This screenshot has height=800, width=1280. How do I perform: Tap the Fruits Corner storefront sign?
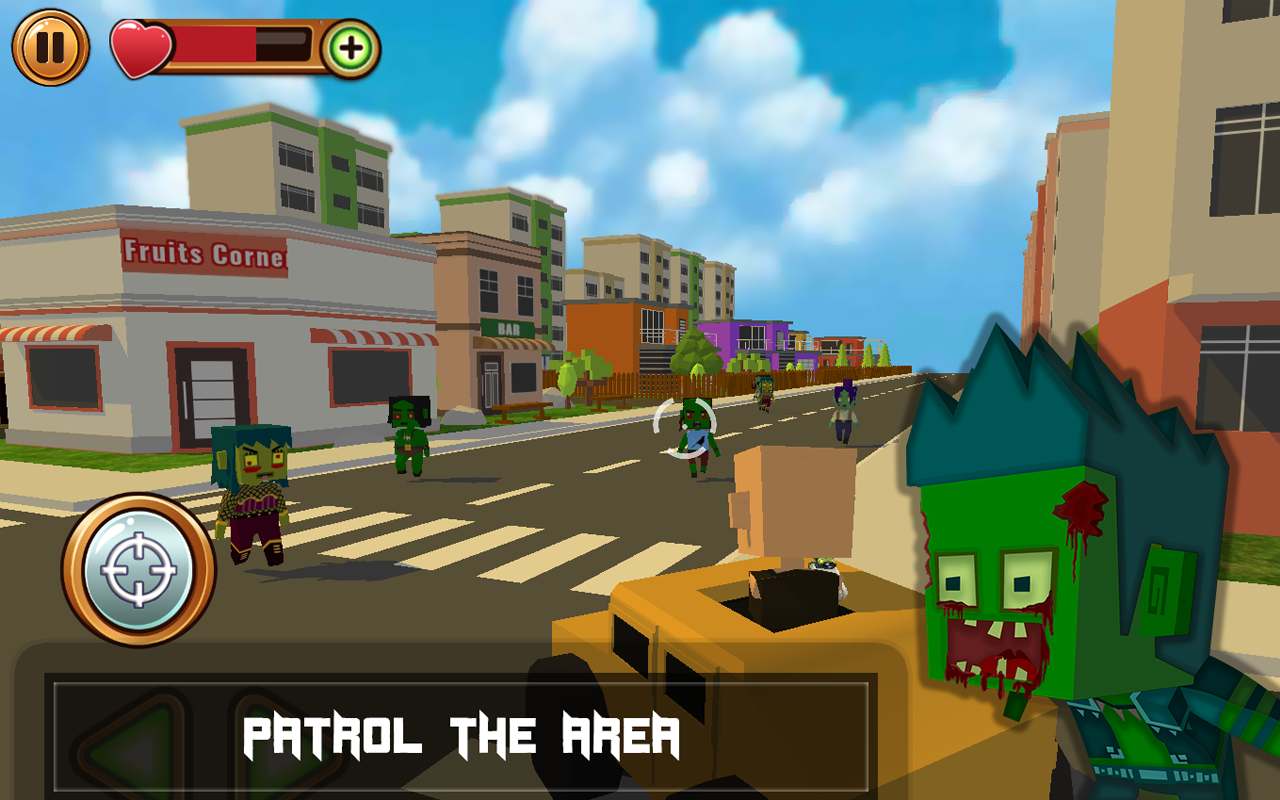coord(205,255)
